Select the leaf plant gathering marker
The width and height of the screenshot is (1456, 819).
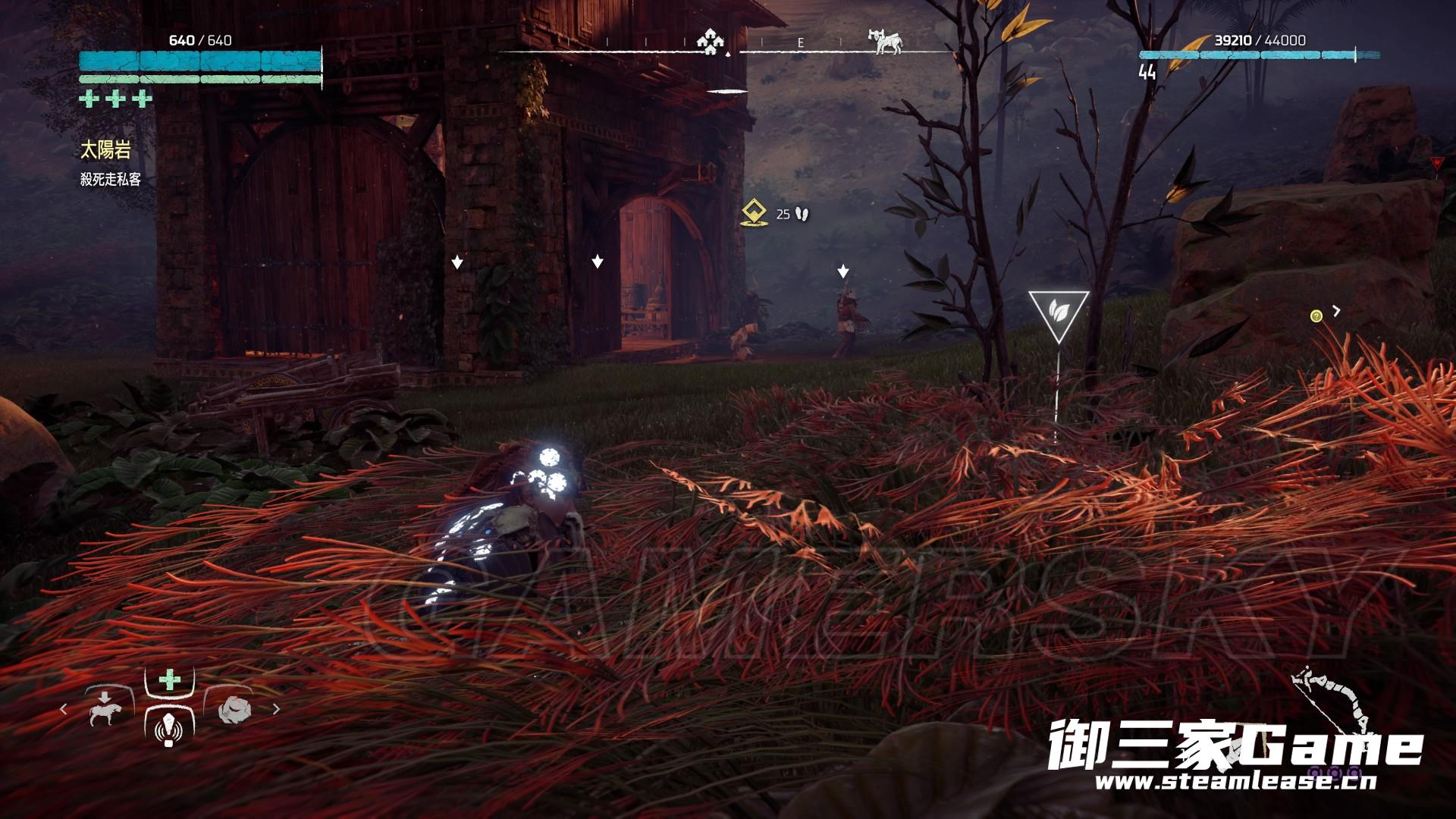click(1059, 312)
